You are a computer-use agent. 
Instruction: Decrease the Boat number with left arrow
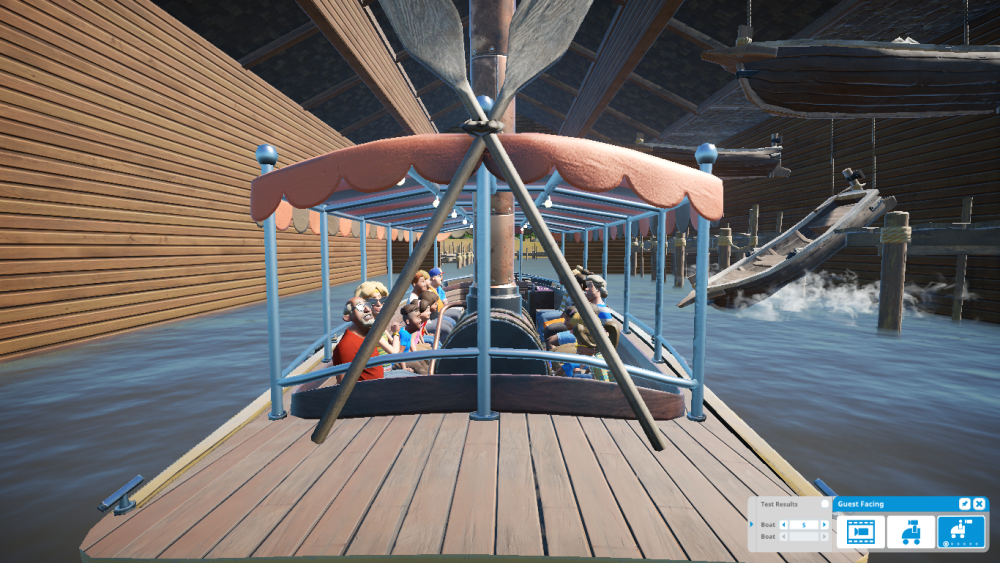tap(783, 524)
